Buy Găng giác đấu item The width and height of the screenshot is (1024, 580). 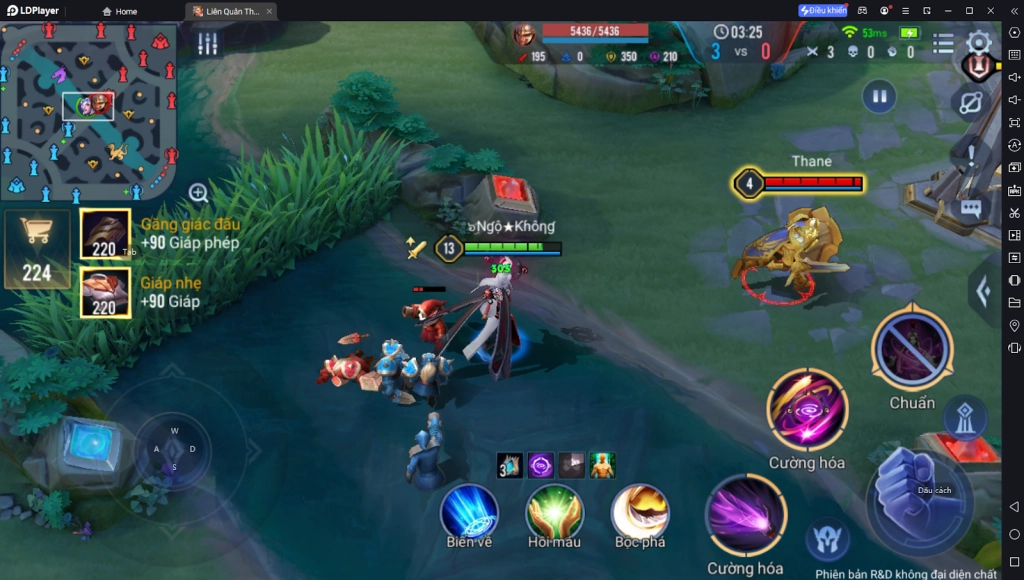point(105,233)
